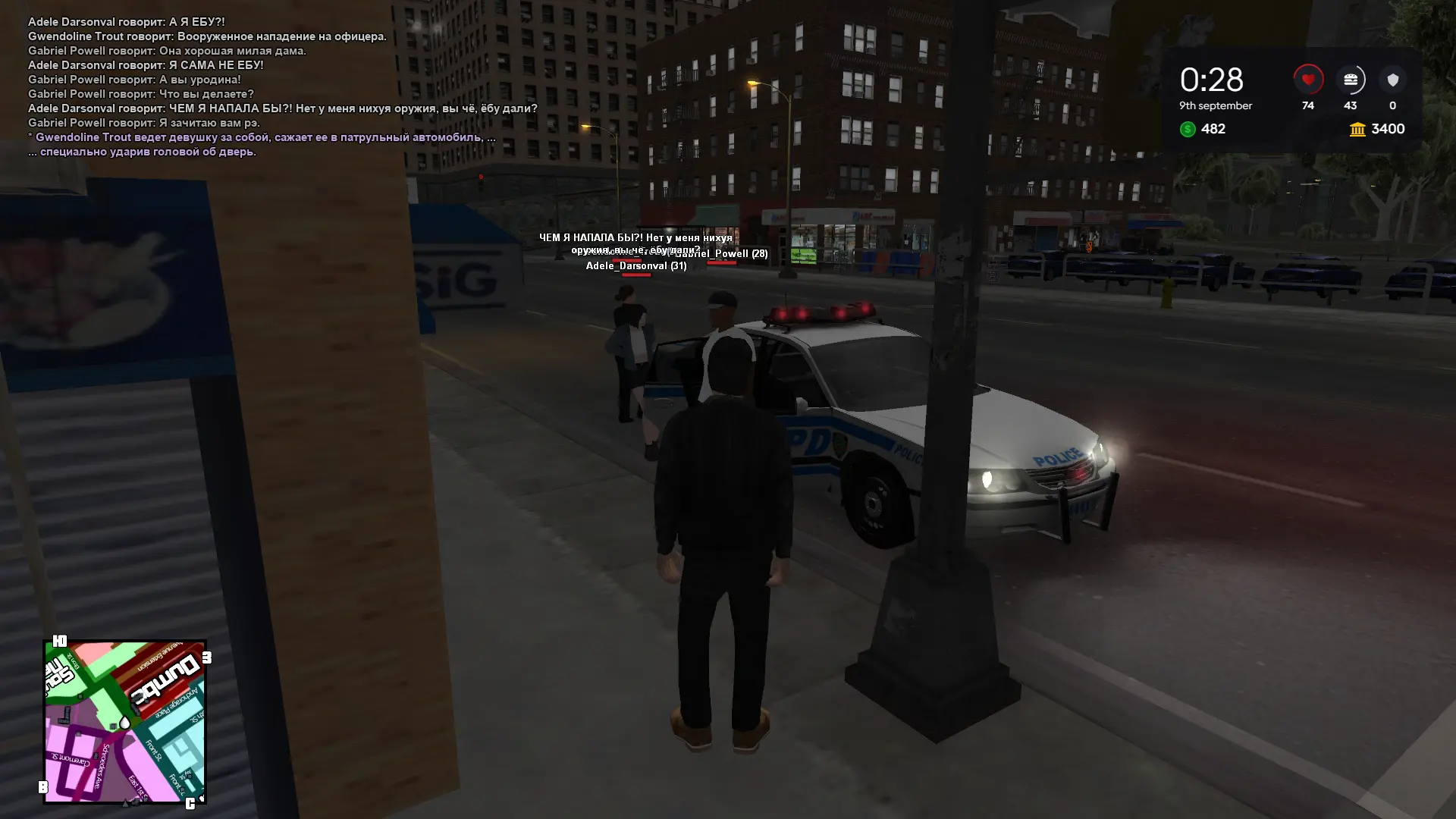Image resolution: width=1456 pixels, height=819 pixels.
Task: Click the gray shield armor icon
Action: pyautogui.click(x=1392, y=78)
